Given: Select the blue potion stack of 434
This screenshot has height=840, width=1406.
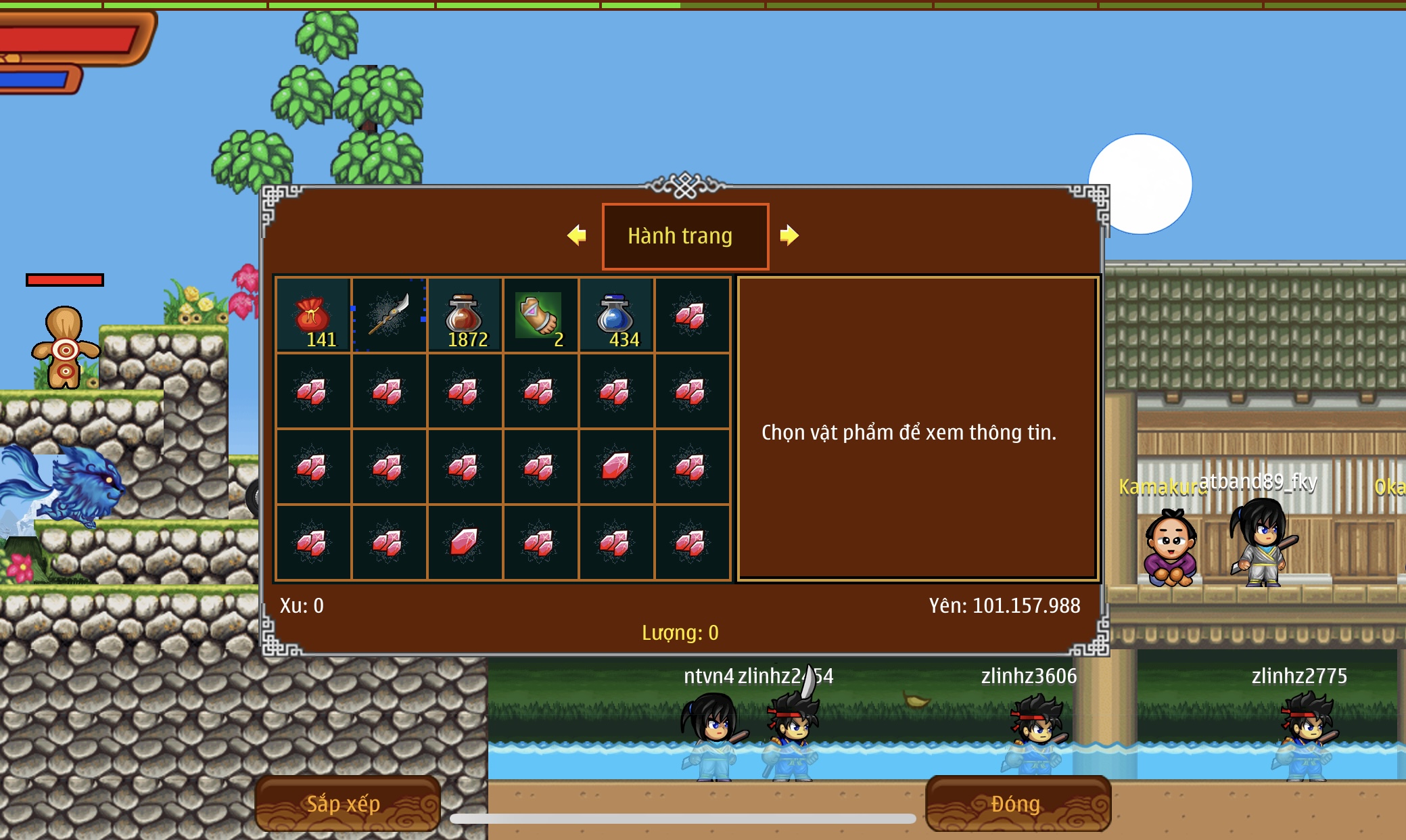Looking at the screenshot, I should click(x=616, y=315).
